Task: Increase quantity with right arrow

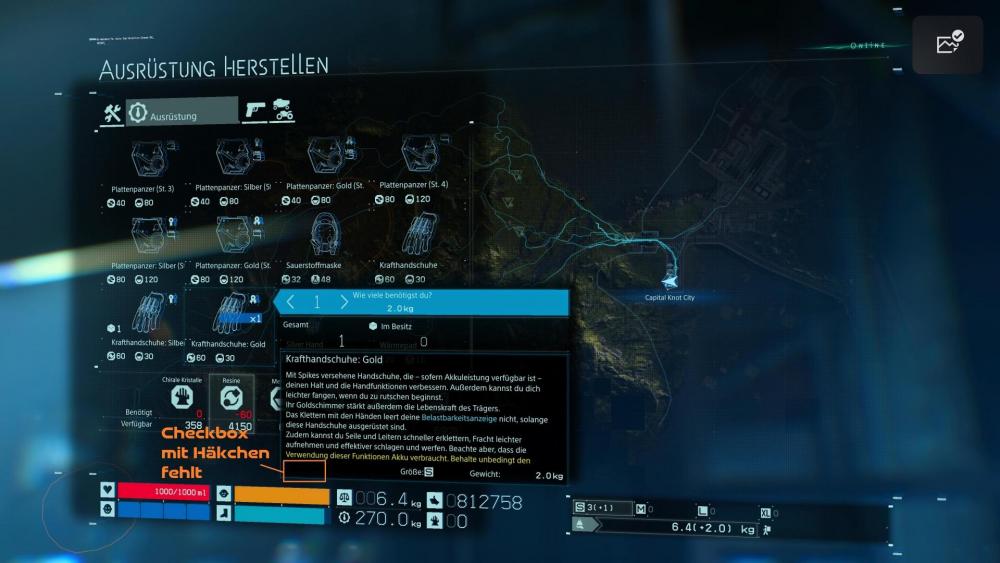Action: [x=344, y=302]
